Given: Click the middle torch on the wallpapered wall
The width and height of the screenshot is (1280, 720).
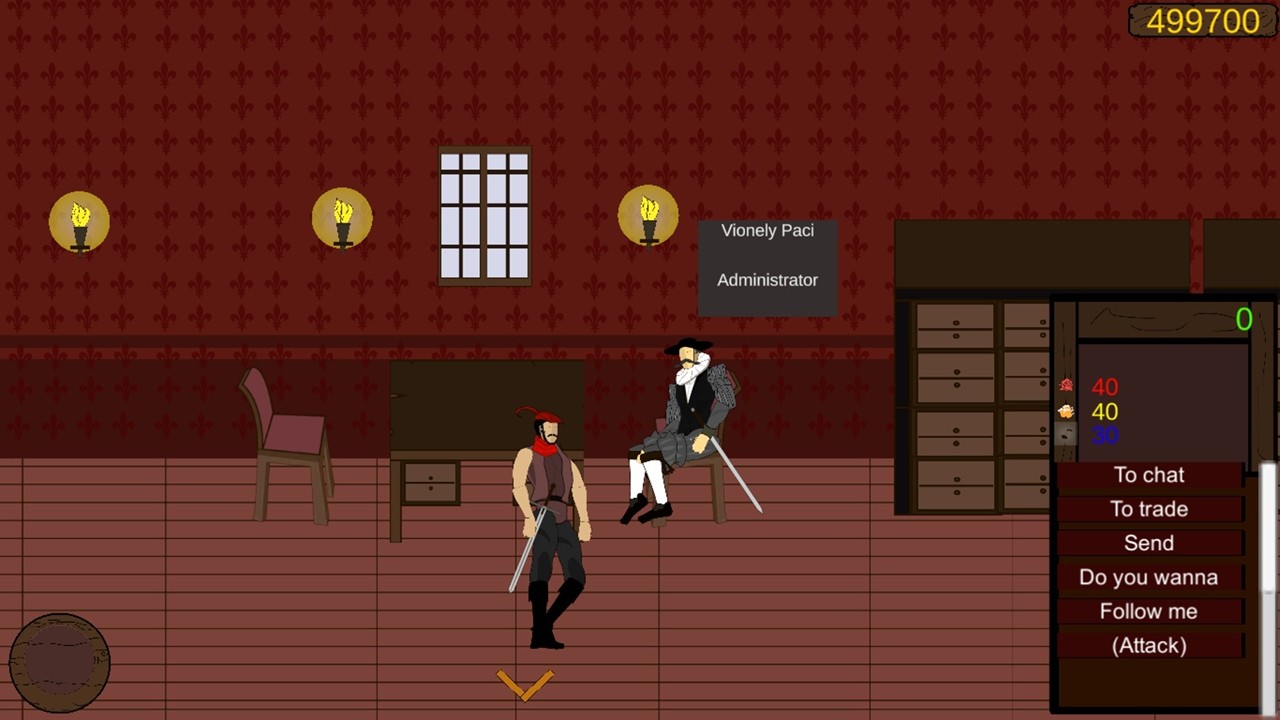Looking at the screenshot, I should coord(343,218).
